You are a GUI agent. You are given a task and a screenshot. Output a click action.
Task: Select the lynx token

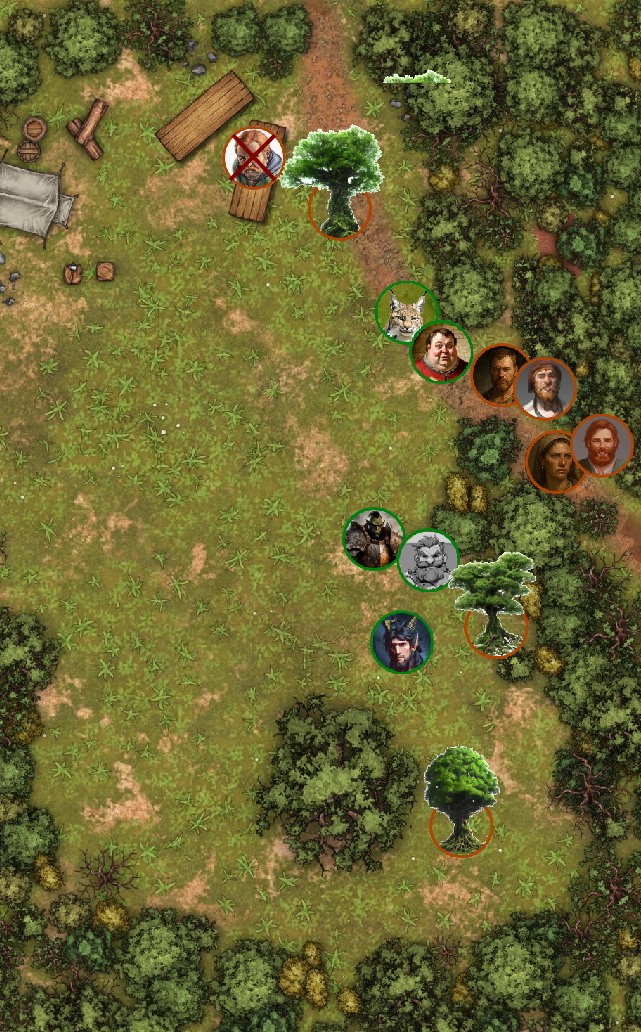pyautogui.click(x=405, y=313)
